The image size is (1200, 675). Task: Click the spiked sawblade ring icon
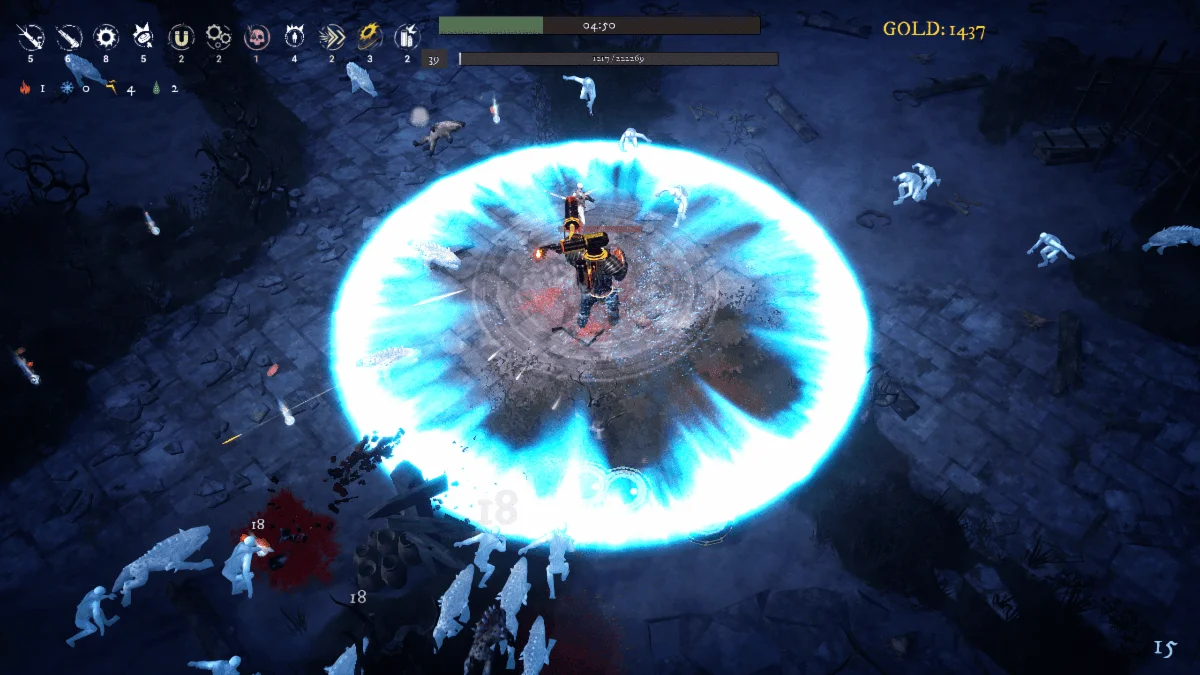[x=106, y=38]
